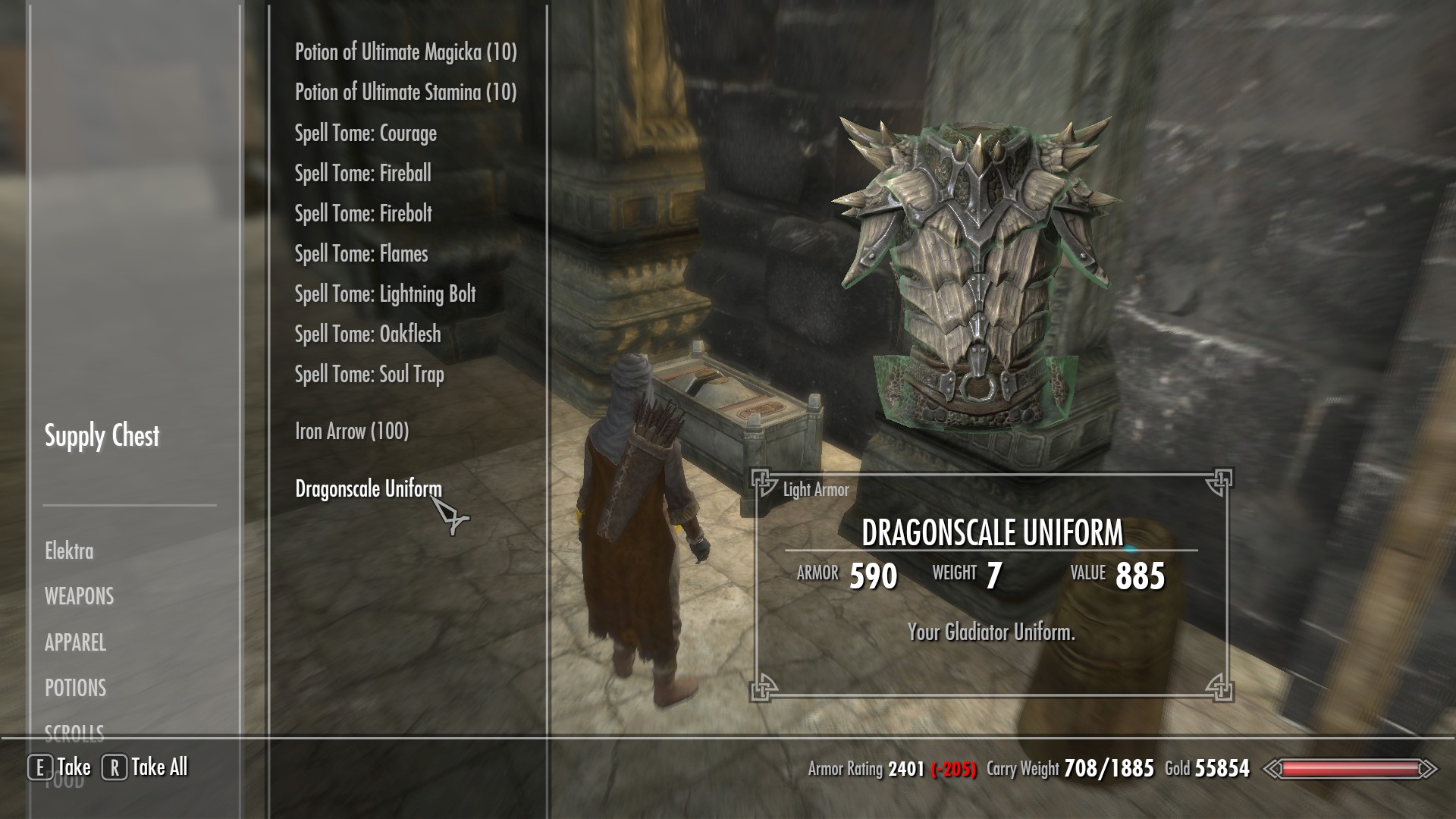Open the POTIONS category
Screen dimensions: 1456x819
click(x=75, y=689)
